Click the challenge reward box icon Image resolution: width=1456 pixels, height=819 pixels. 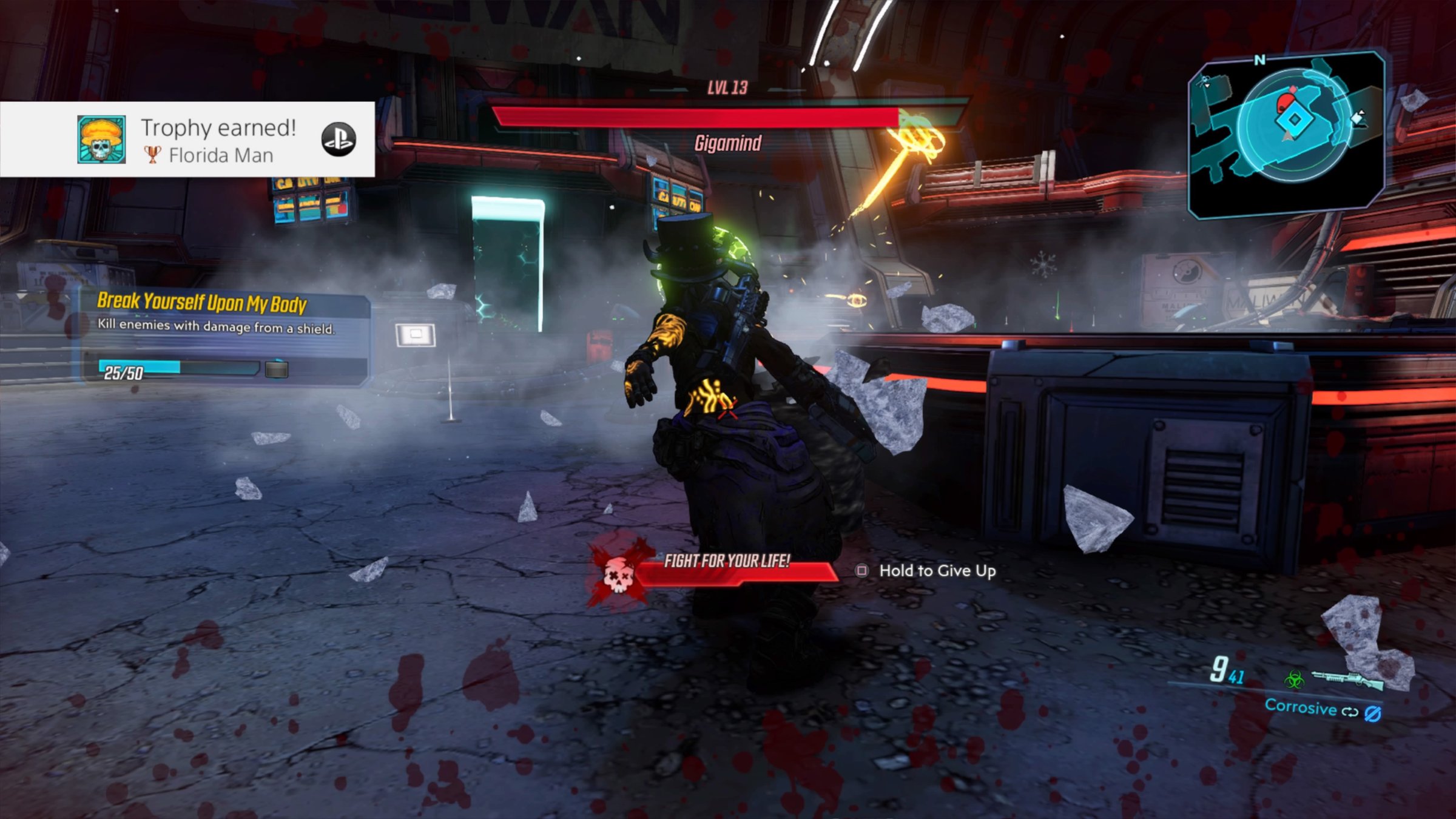[277, 369]
